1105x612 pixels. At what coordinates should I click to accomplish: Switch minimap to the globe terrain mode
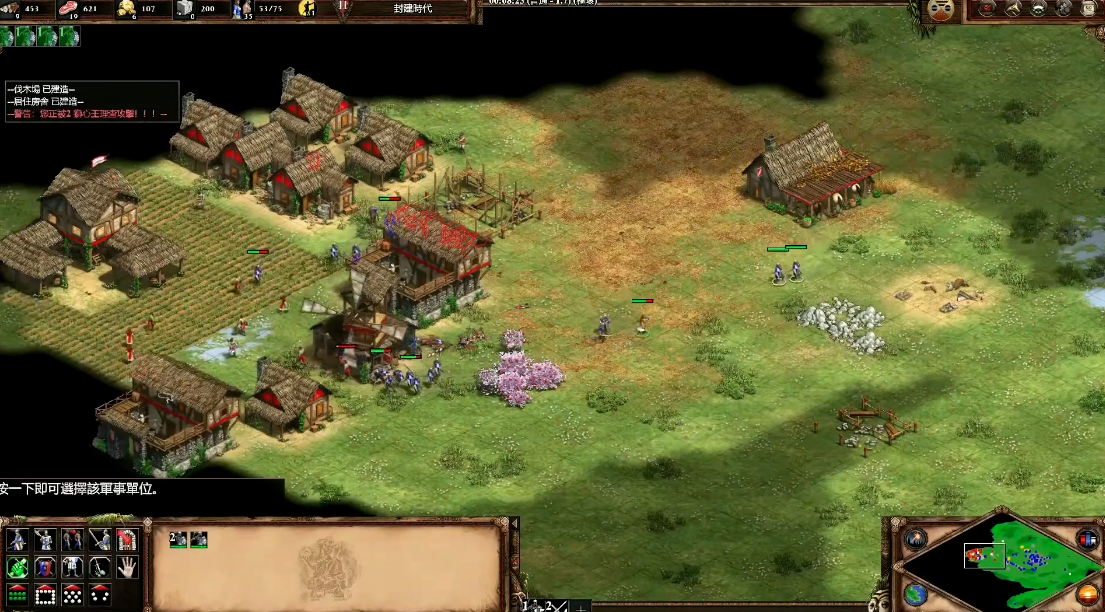pyautogui.click(x=915, y=592)
